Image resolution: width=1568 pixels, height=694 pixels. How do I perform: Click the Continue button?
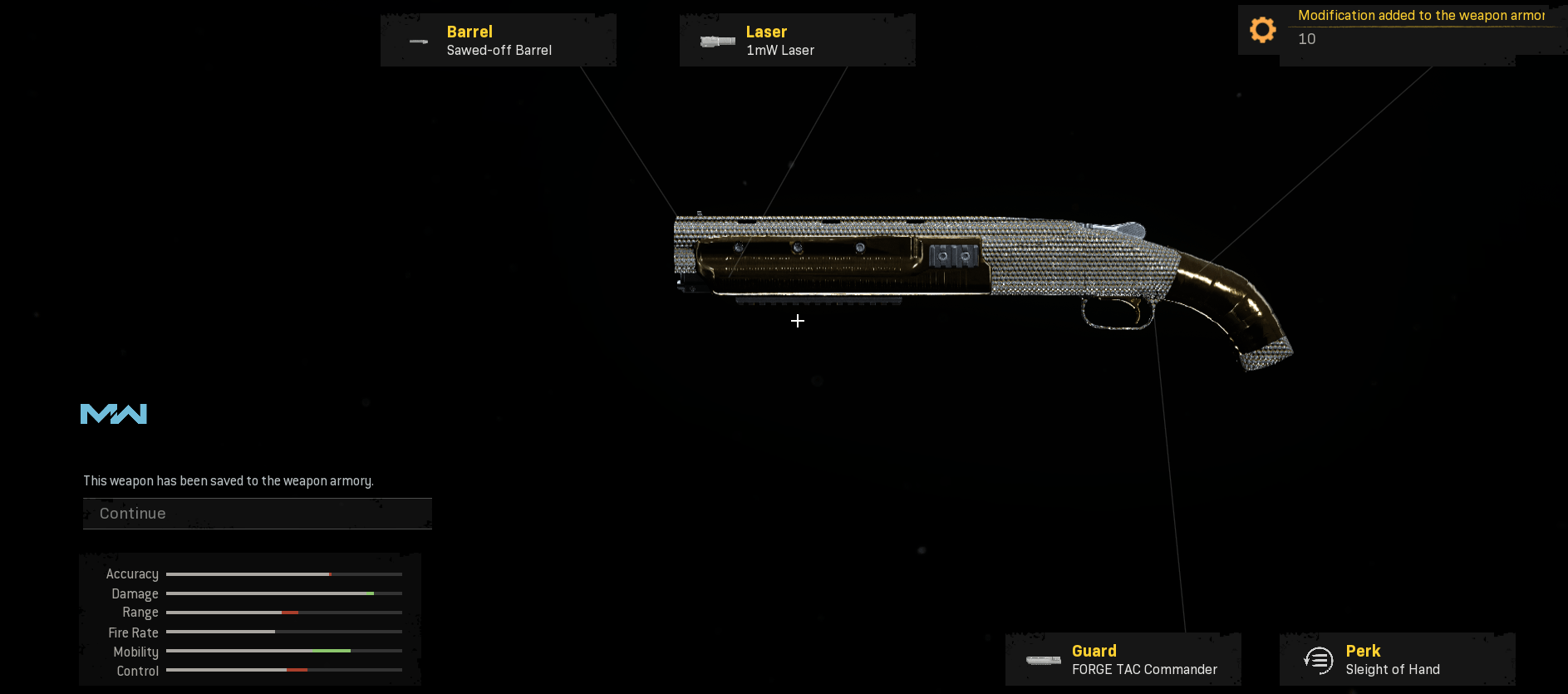(257, 514)
